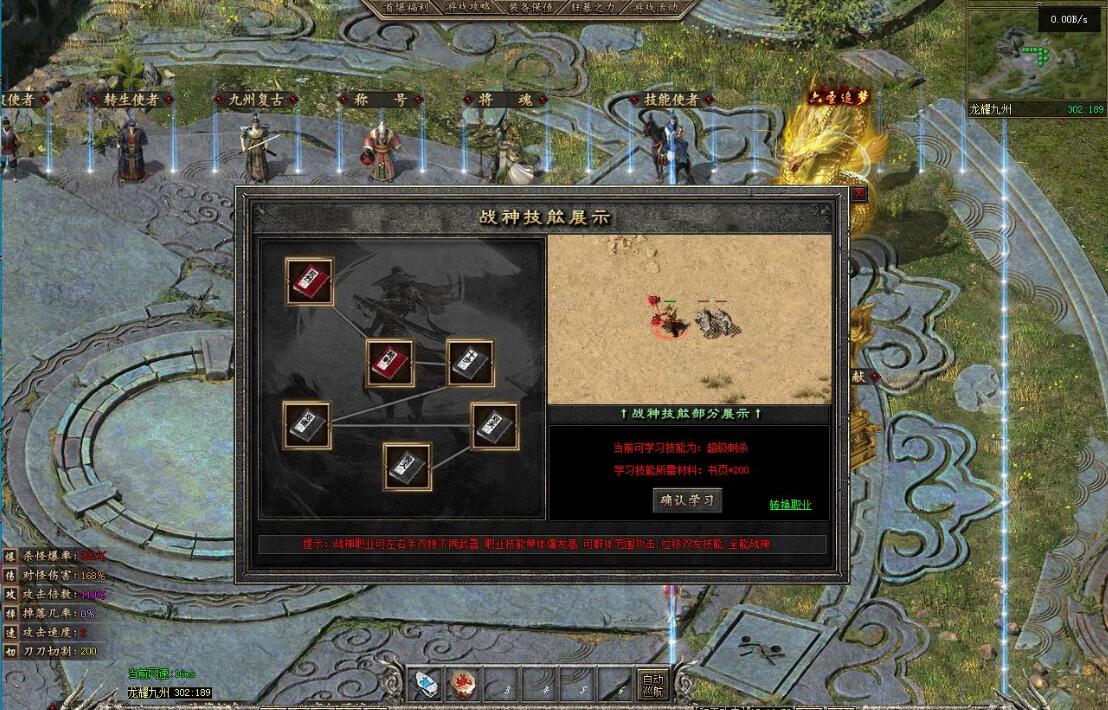Screen dimensions: 1108x710
Task: Open the 游戏攻略 top menu
Action: click(471, 7)
